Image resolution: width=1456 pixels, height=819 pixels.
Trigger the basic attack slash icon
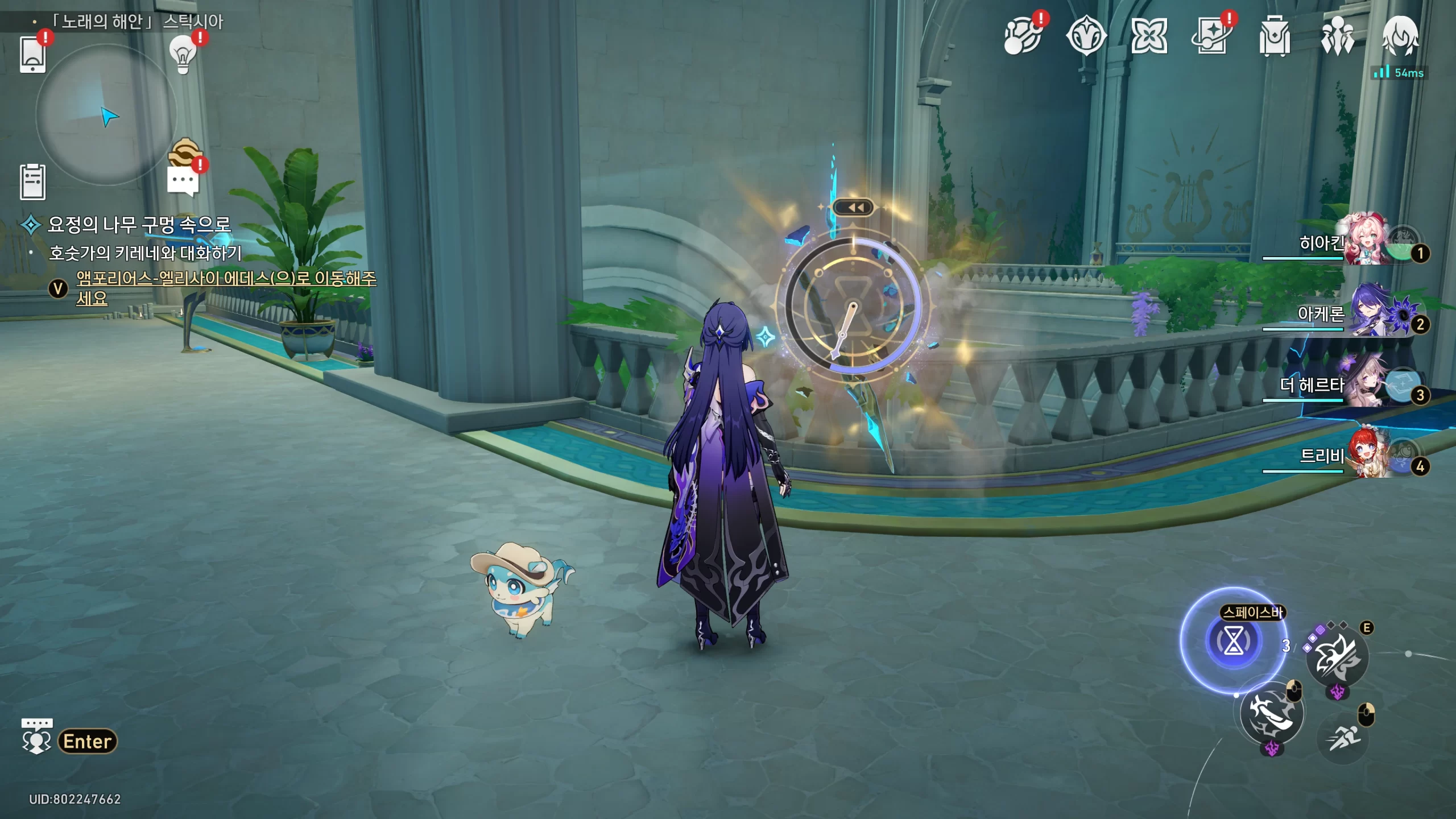coord(1272,714)
